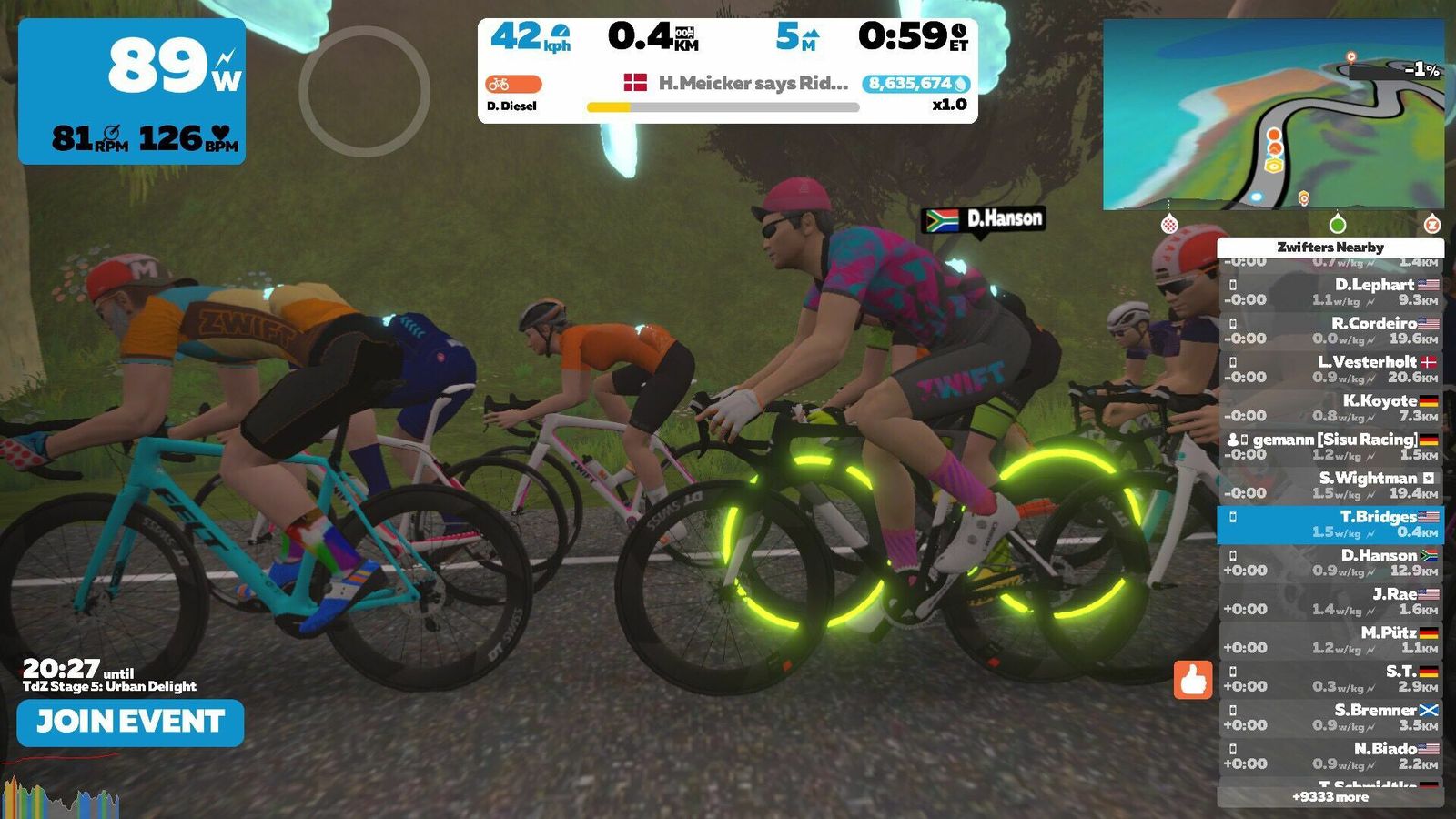Select L.Vesterholt rider row
The image size is (1456, 819).
[x=1330, y=369]
